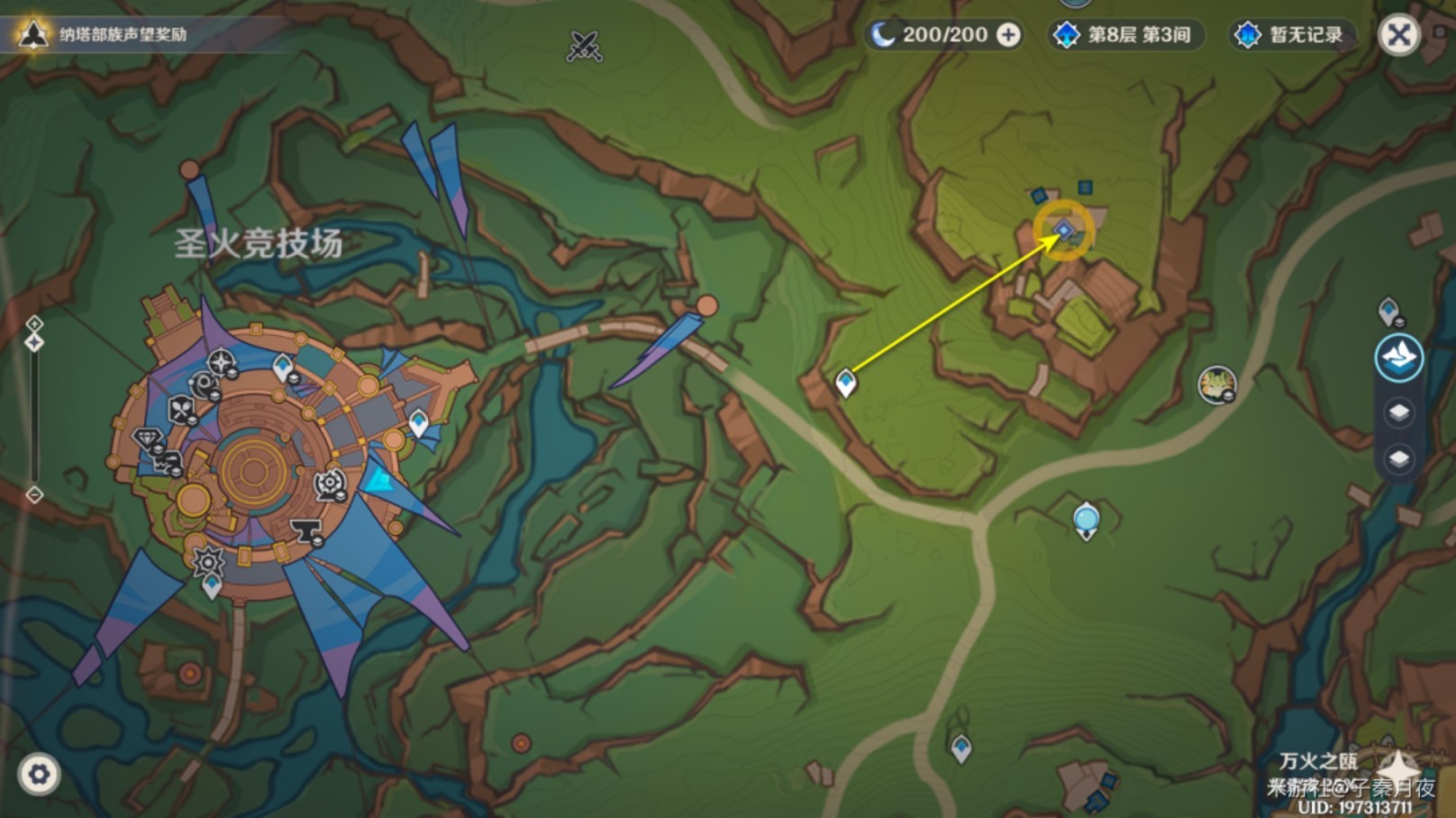Screen dimensions: 1456x818
Task: Close the map with the X button
Action: pyautogui.click(x=1398, y=36)
